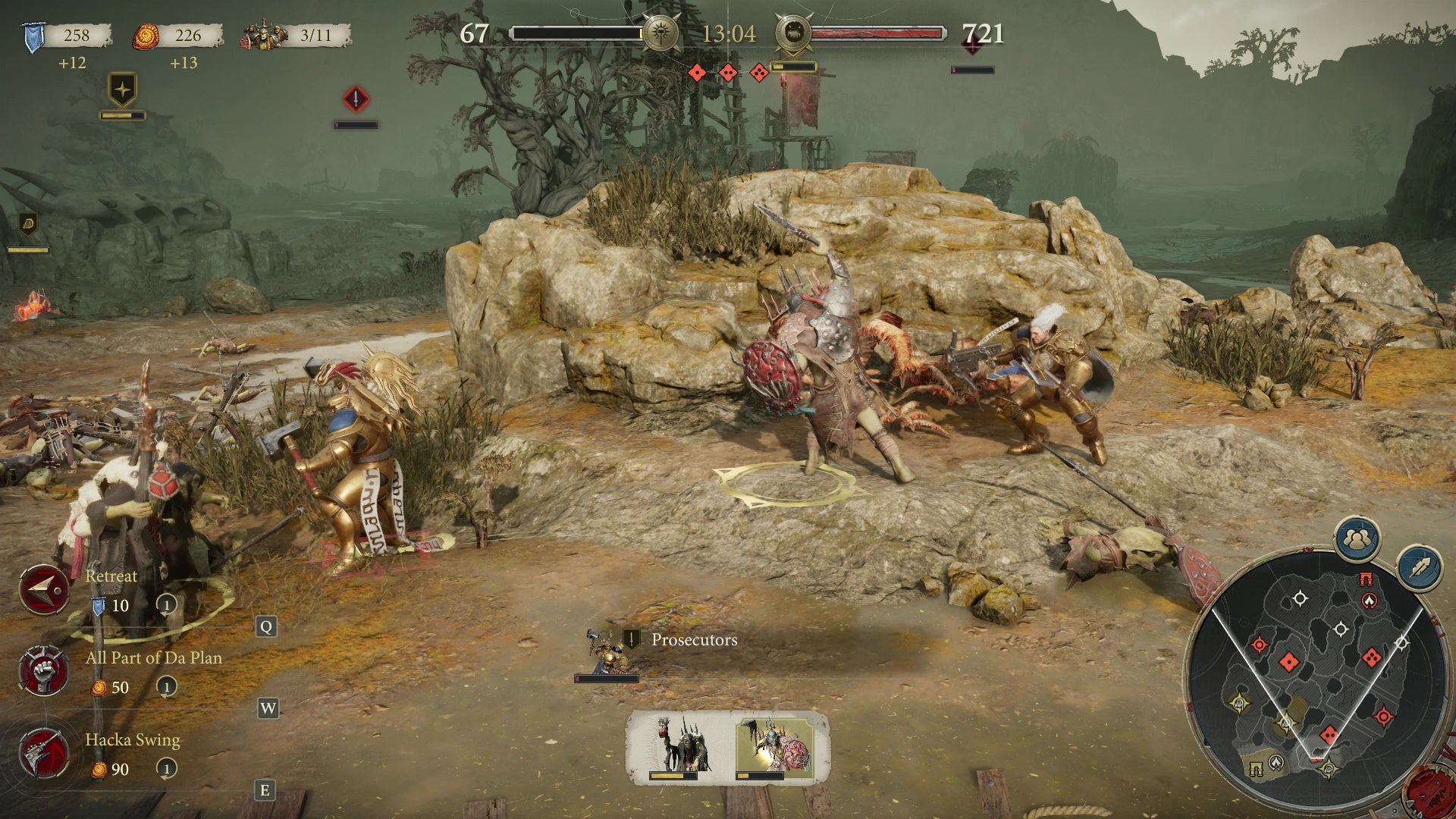
Task: Click the blue shield resource banner icon
Action: click(x=32, y=34)
